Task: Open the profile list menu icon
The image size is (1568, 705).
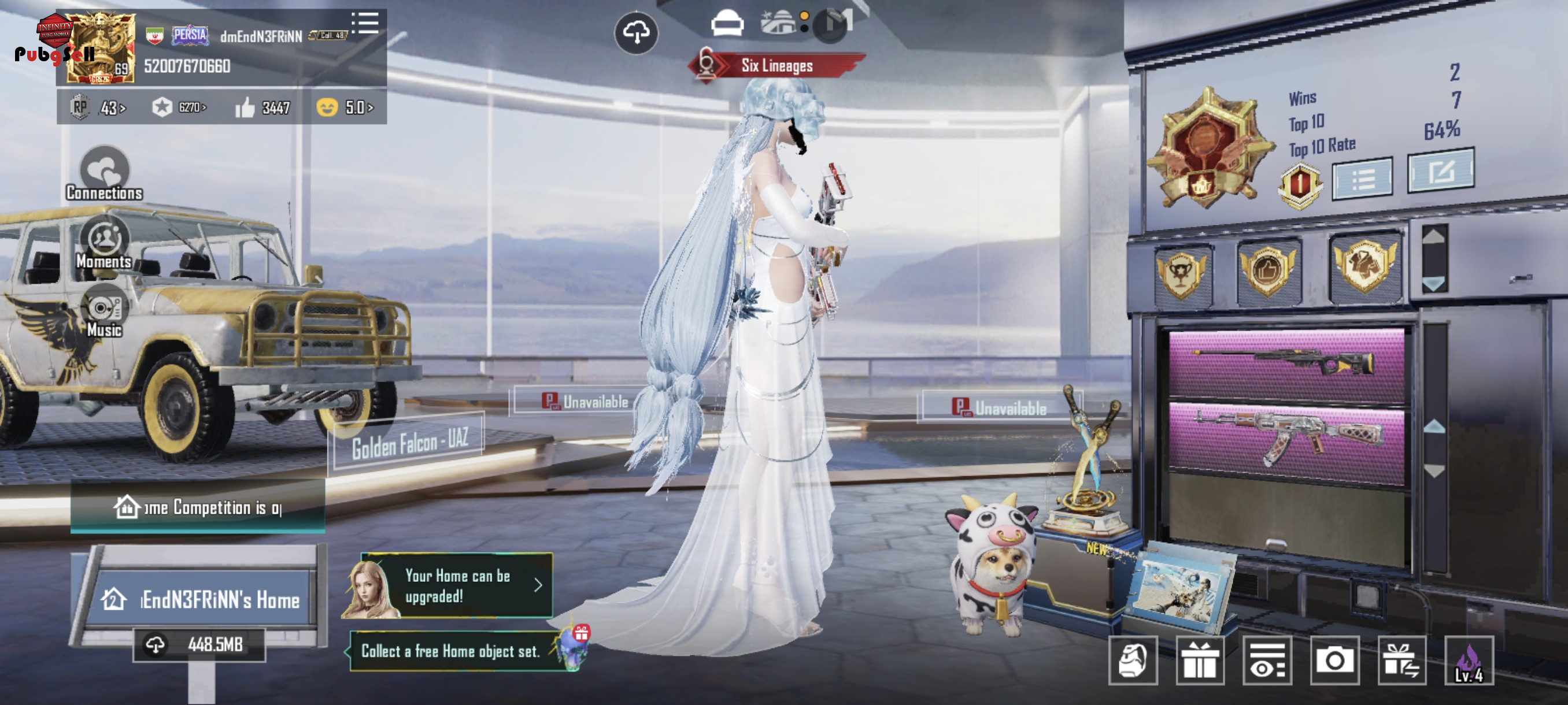Action: (365, 23)
